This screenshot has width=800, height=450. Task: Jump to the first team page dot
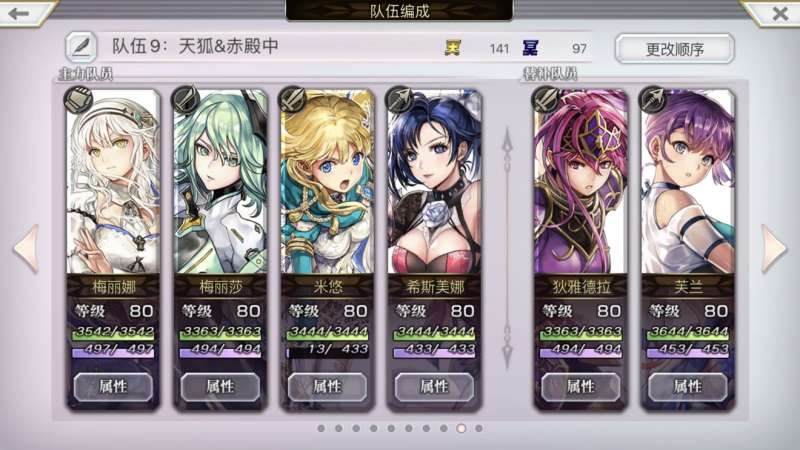[321, 428]
